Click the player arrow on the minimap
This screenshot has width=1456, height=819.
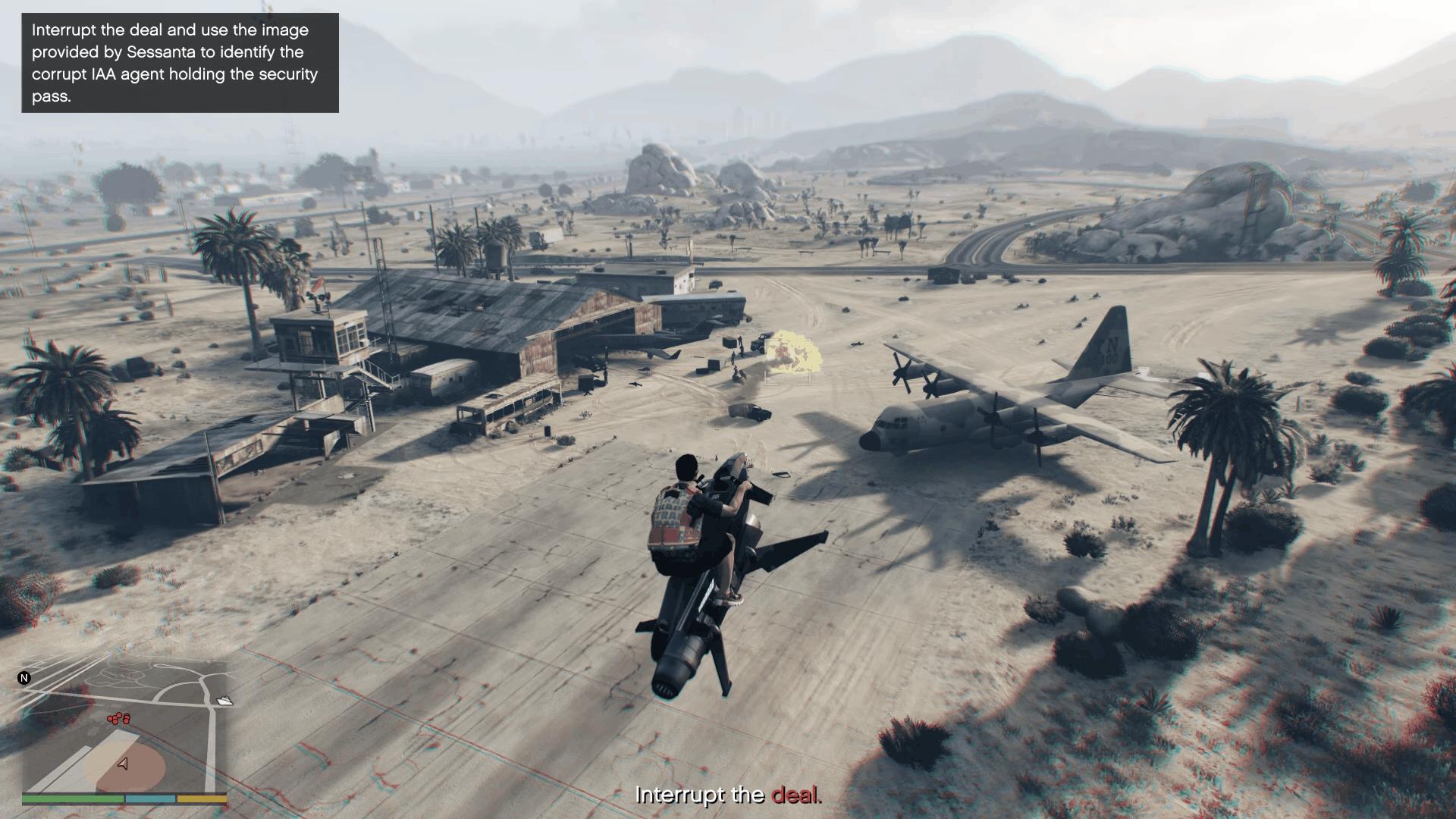pos(123,764)
